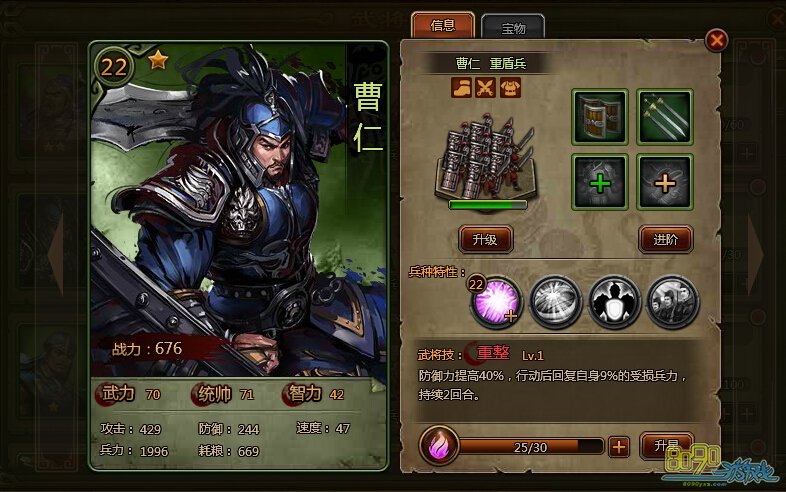
Task: Click the heavy shield troop unit image
Action: pyautogui.click(x=485, y=158)
